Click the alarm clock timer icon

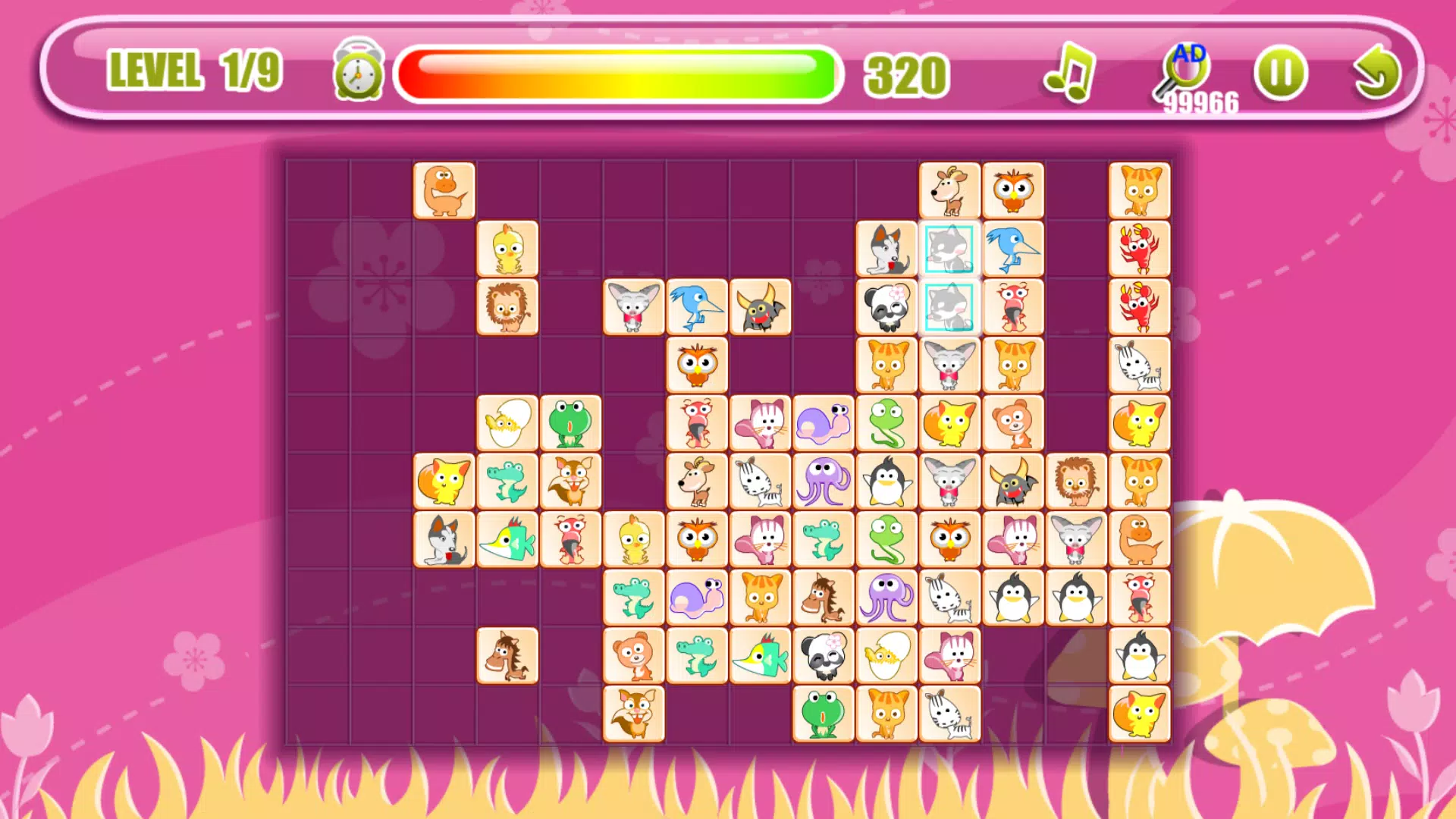[356, 72]
